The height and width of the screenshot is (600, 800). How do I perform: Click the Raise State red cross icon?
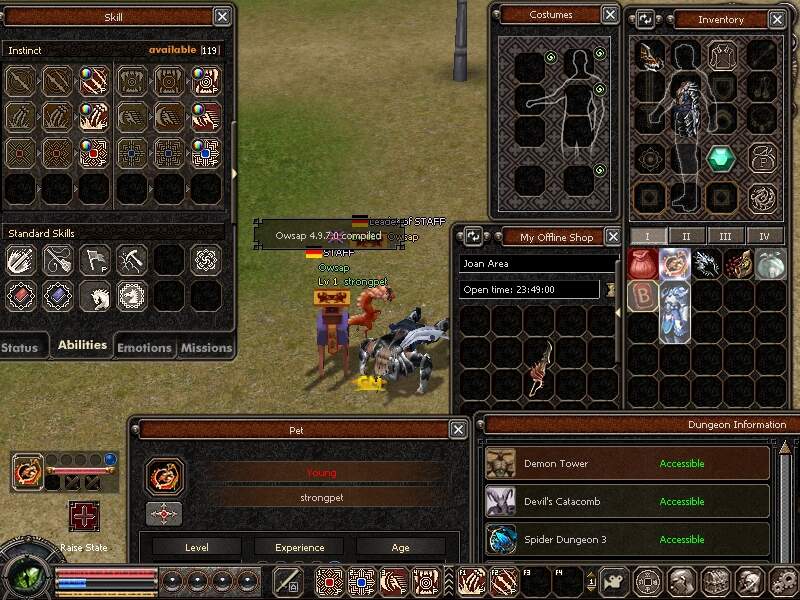click(x=84, y=516)
